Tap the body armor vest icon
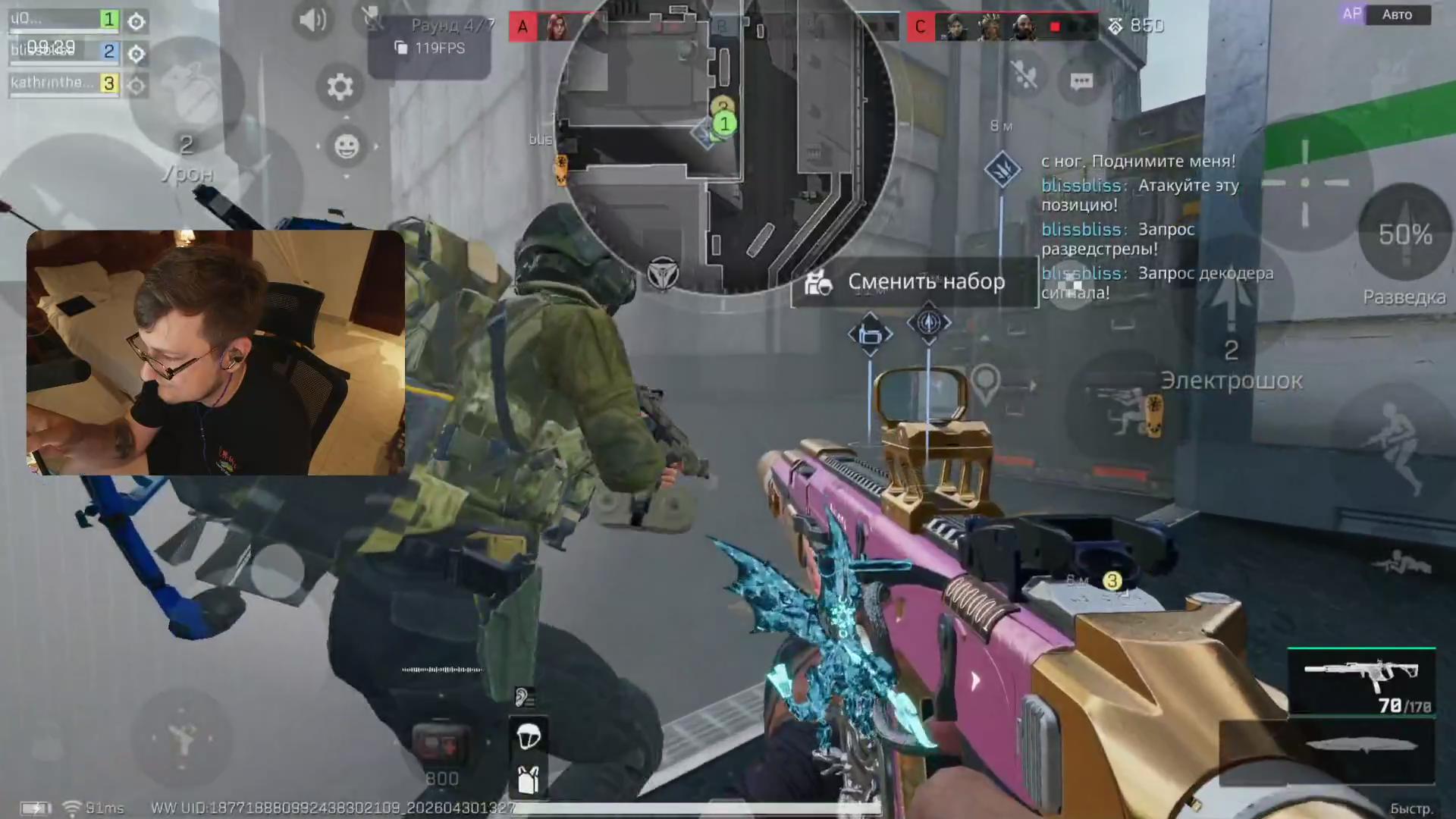Image resolution: width=1456 pixels, height=819 pixels. coord(528,779)
